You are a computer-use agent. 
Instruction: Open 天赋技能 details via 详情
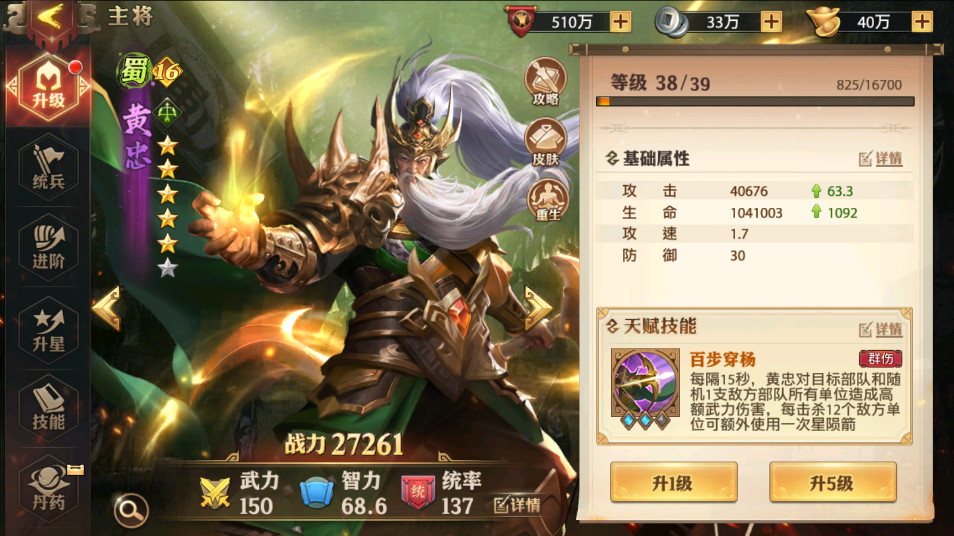(x=881, y=329)
